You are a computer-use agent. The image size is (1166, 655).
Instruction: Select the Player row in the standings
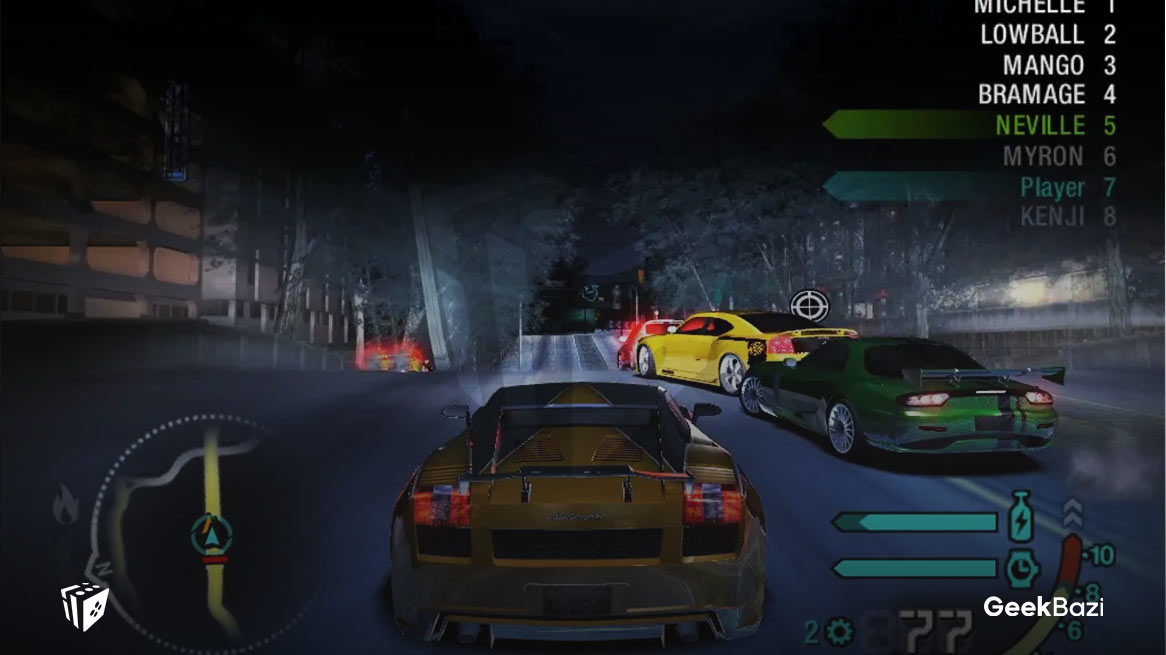click(1052, 187)
